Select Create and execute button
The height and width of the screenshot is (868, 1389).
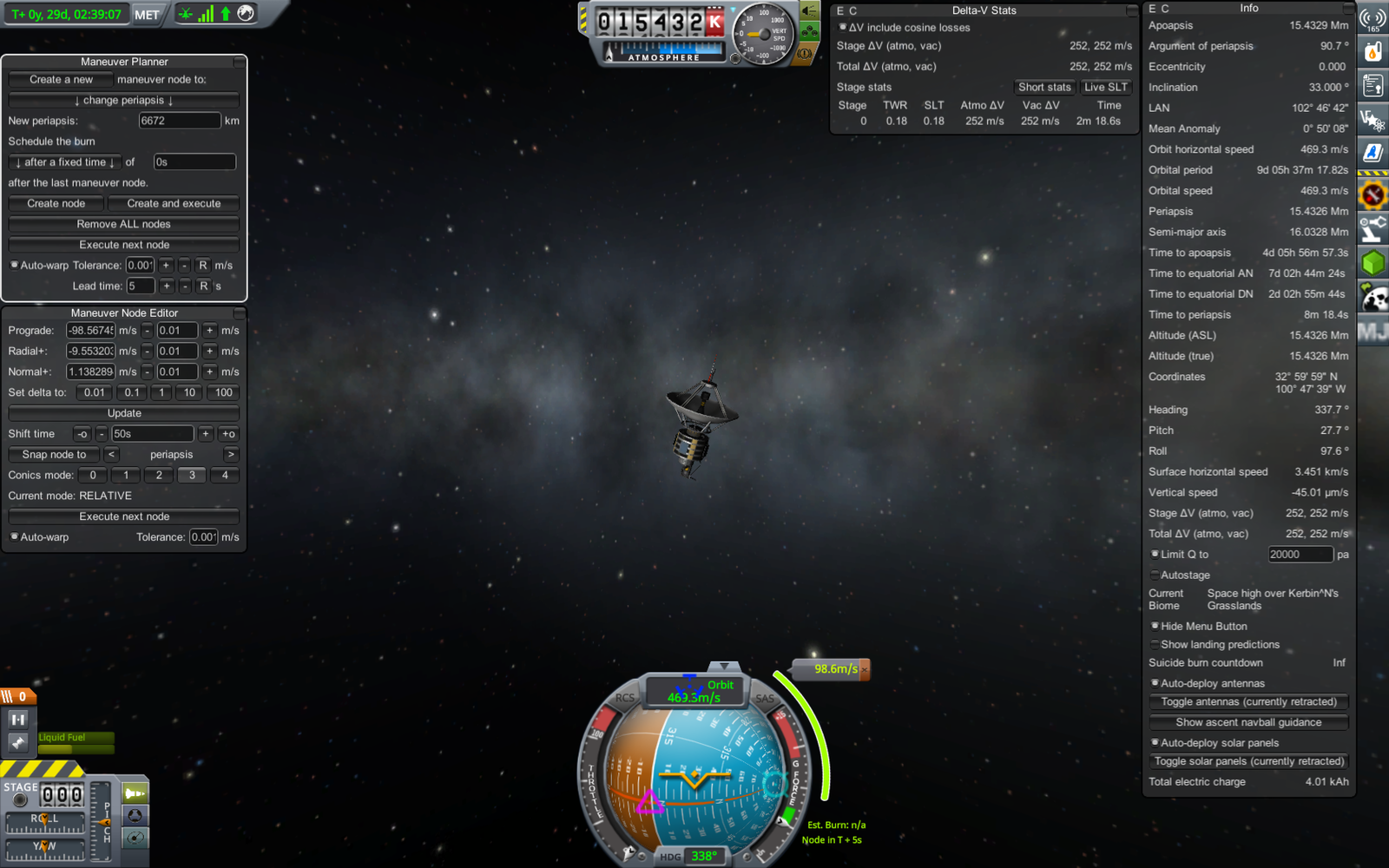pos(174,203)
